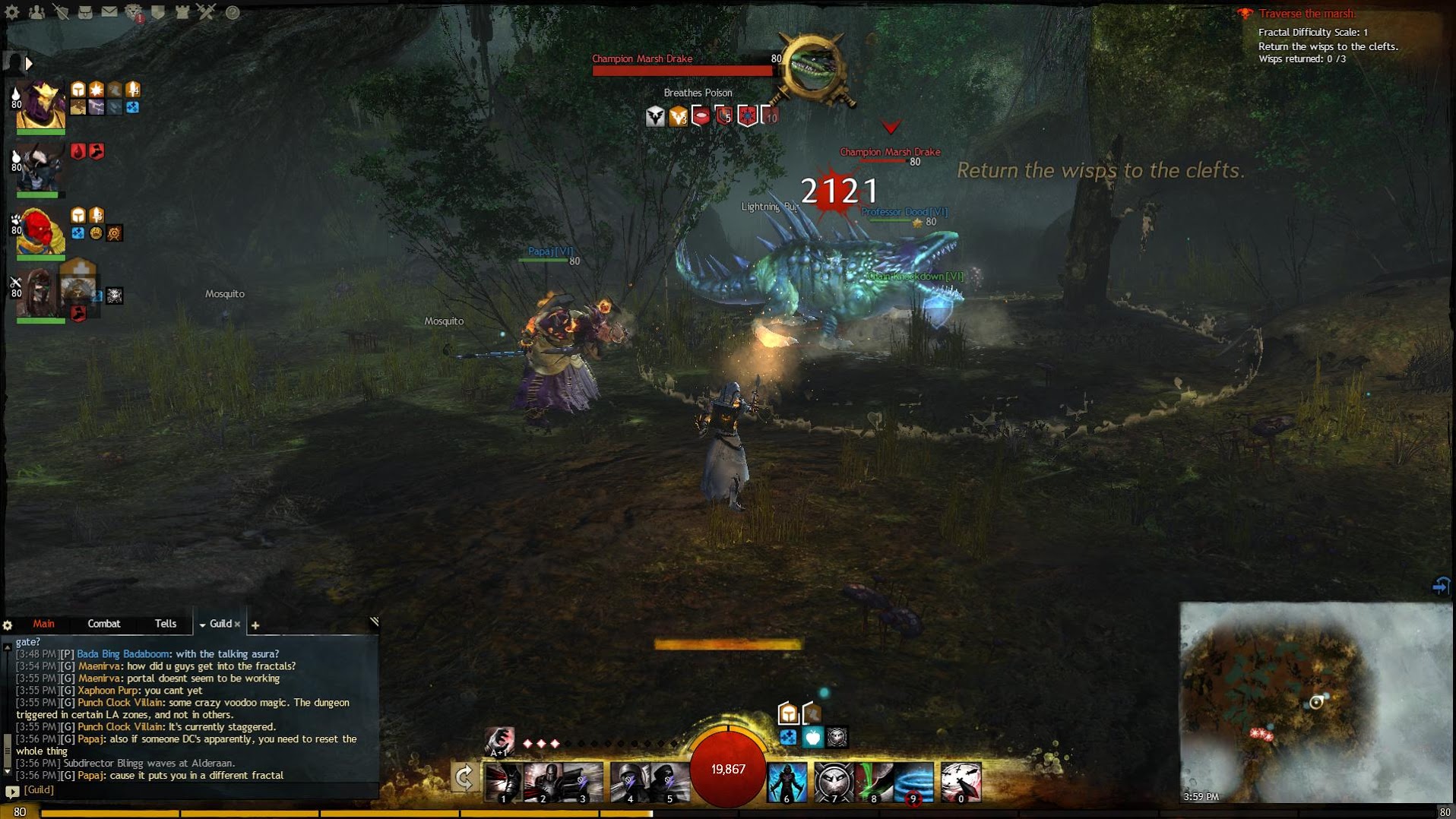Screen dimensions: 1456x819
Task: Open the inventory bag icon
Action: coord(85,12)
